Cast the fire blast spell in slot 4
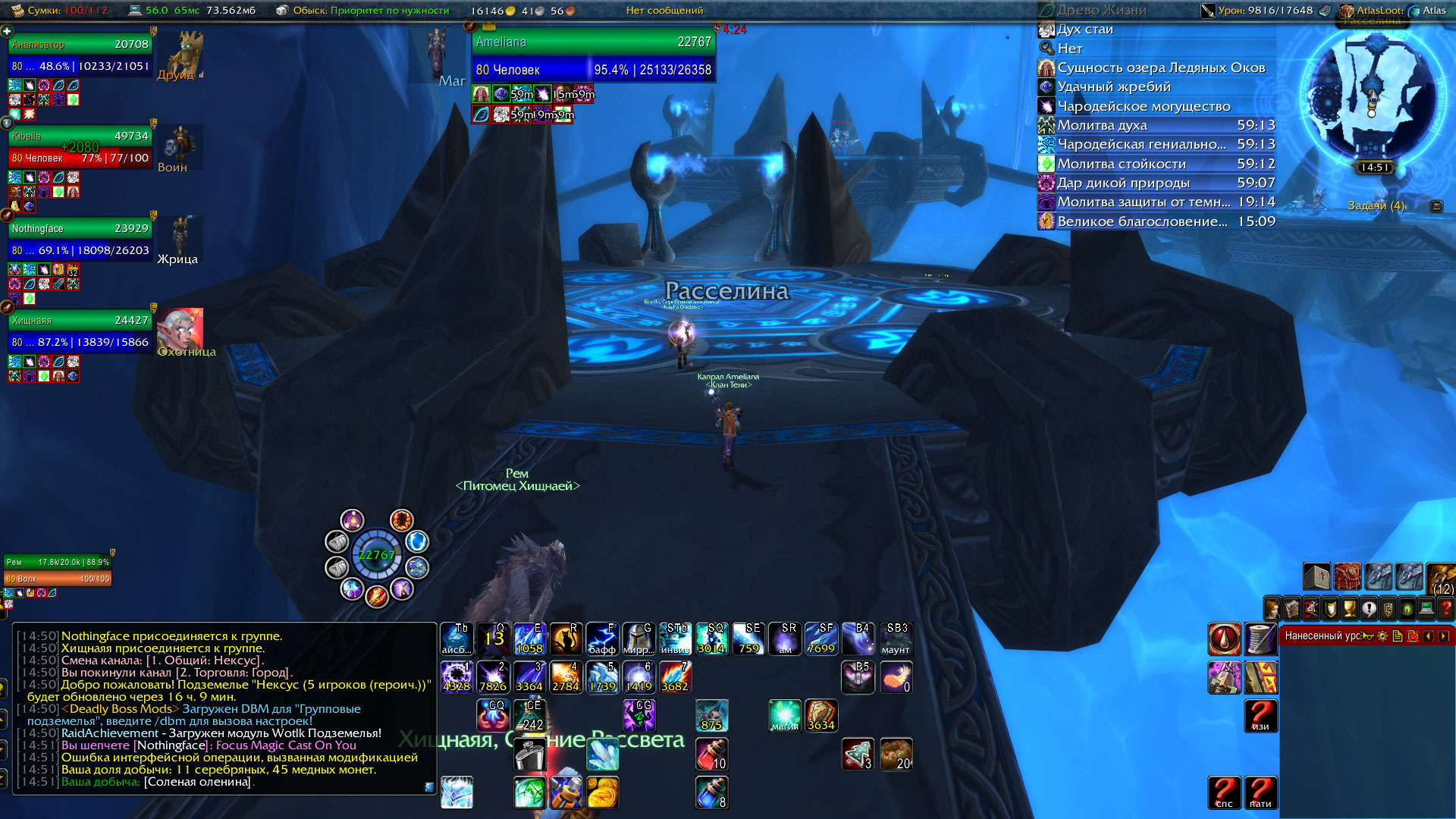Image resolution: width=1456 pixels, height=819 pixels. pos(565,676)
